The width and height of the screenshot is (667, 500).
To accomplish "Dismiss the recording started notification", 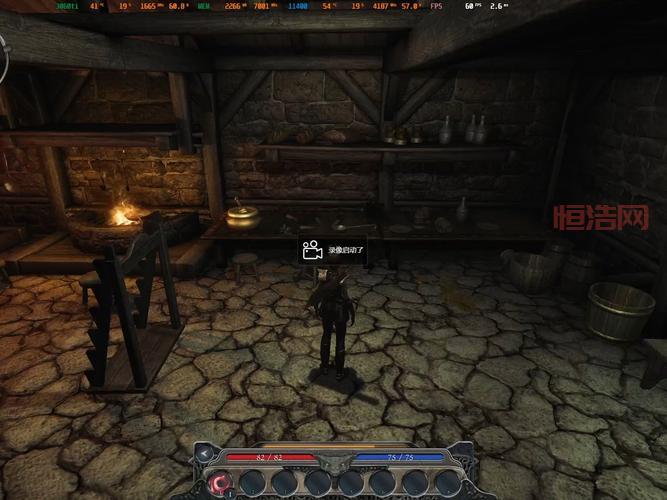I will coord(333,250).
